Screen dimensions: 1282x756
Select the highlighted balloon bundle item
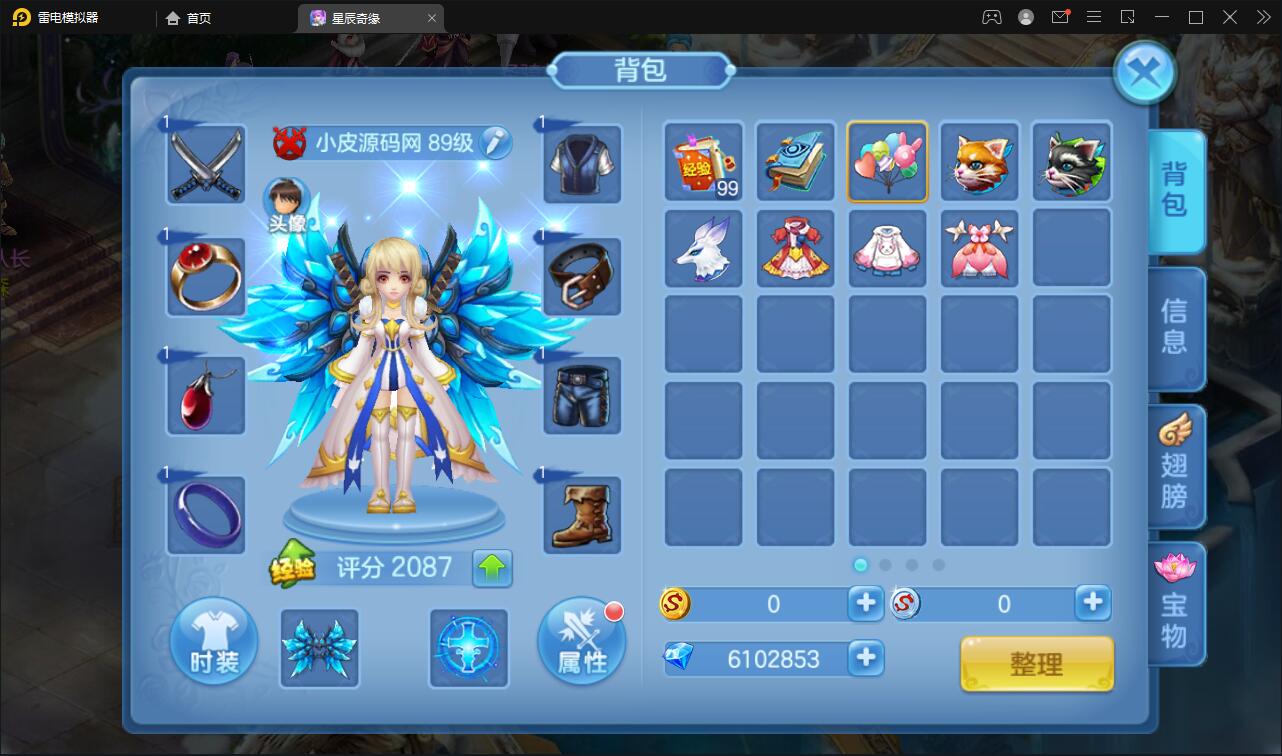(887, 161)
